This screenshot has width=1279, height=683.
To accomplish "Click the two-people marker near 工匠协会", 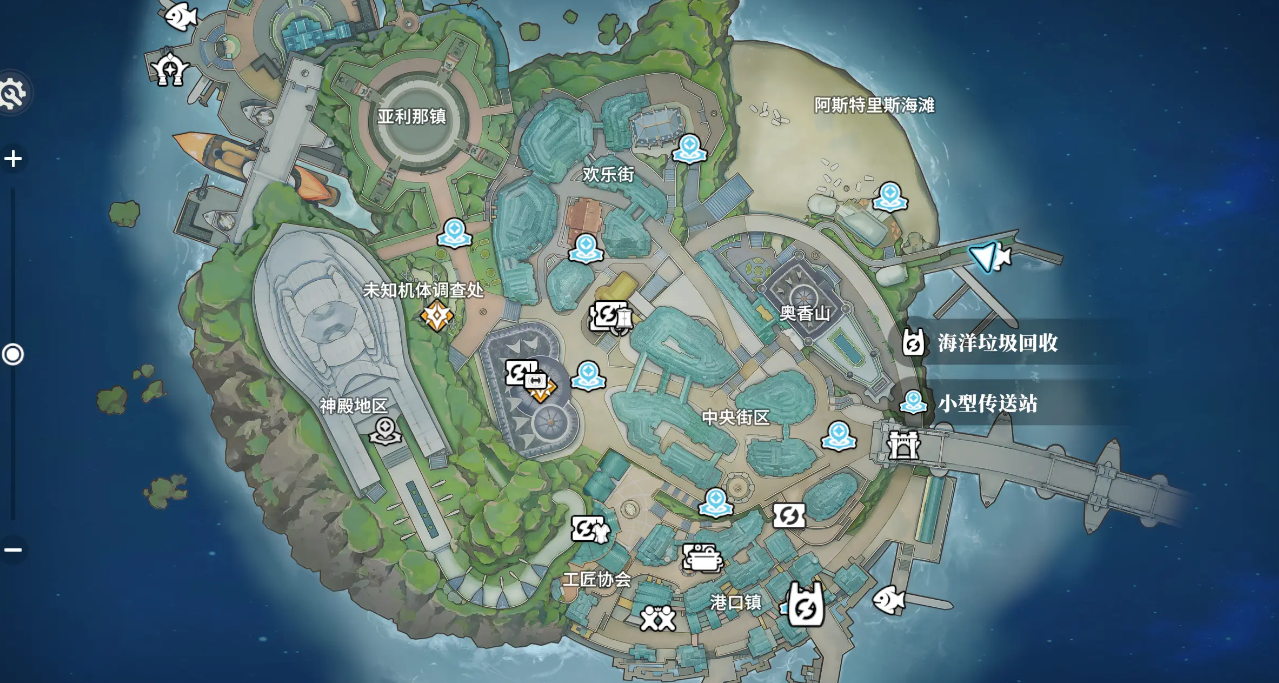I will [657, 618].
